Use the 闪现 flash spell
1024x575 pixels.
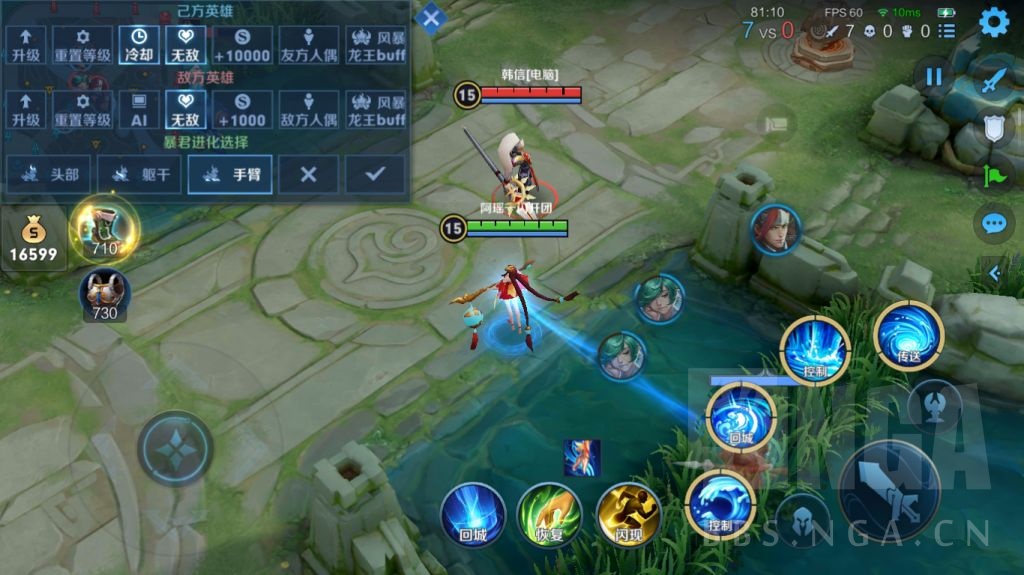click(628, 514)
